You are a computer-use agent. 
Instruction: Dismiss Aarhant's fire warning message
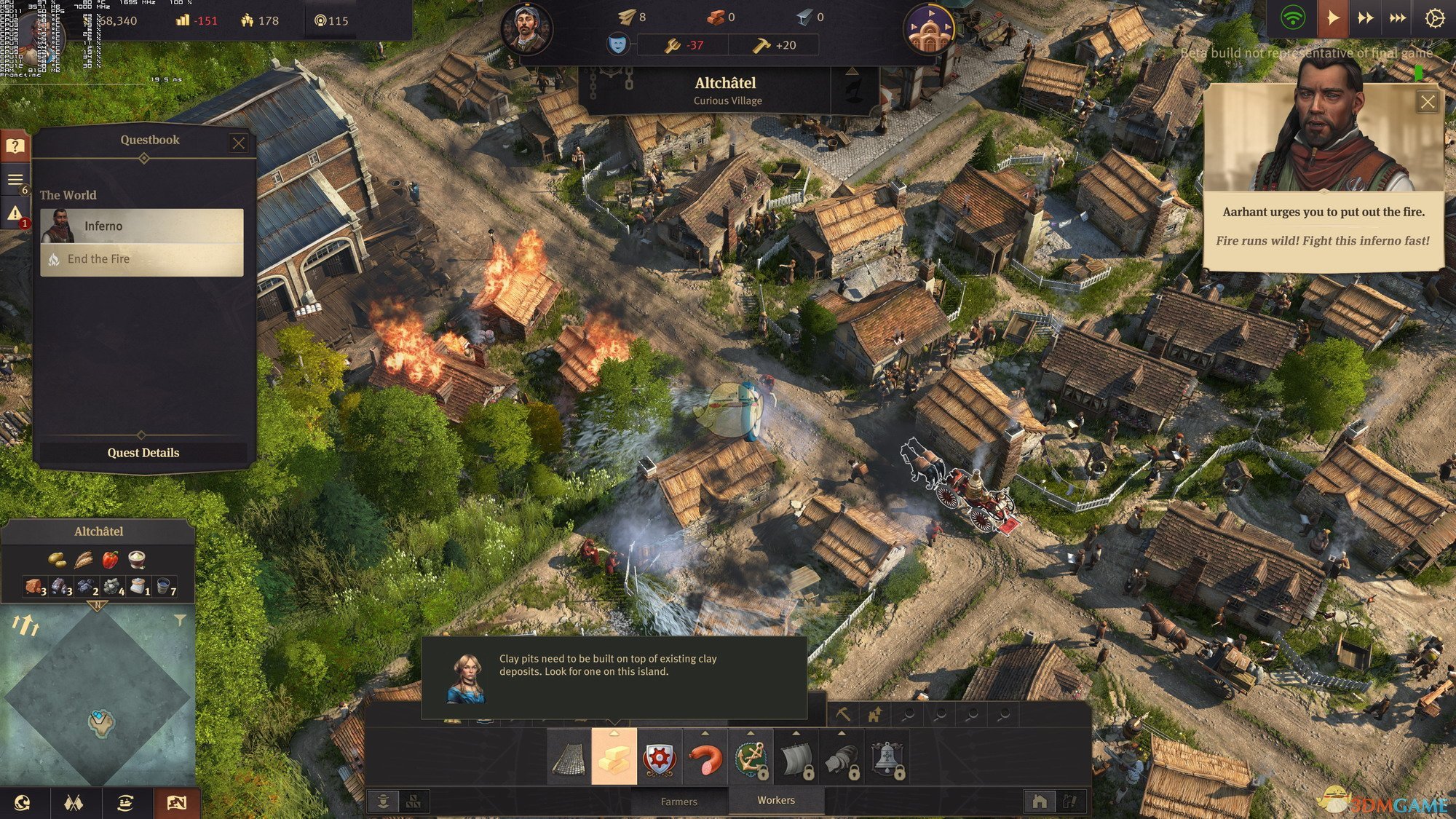[1427, 102]
